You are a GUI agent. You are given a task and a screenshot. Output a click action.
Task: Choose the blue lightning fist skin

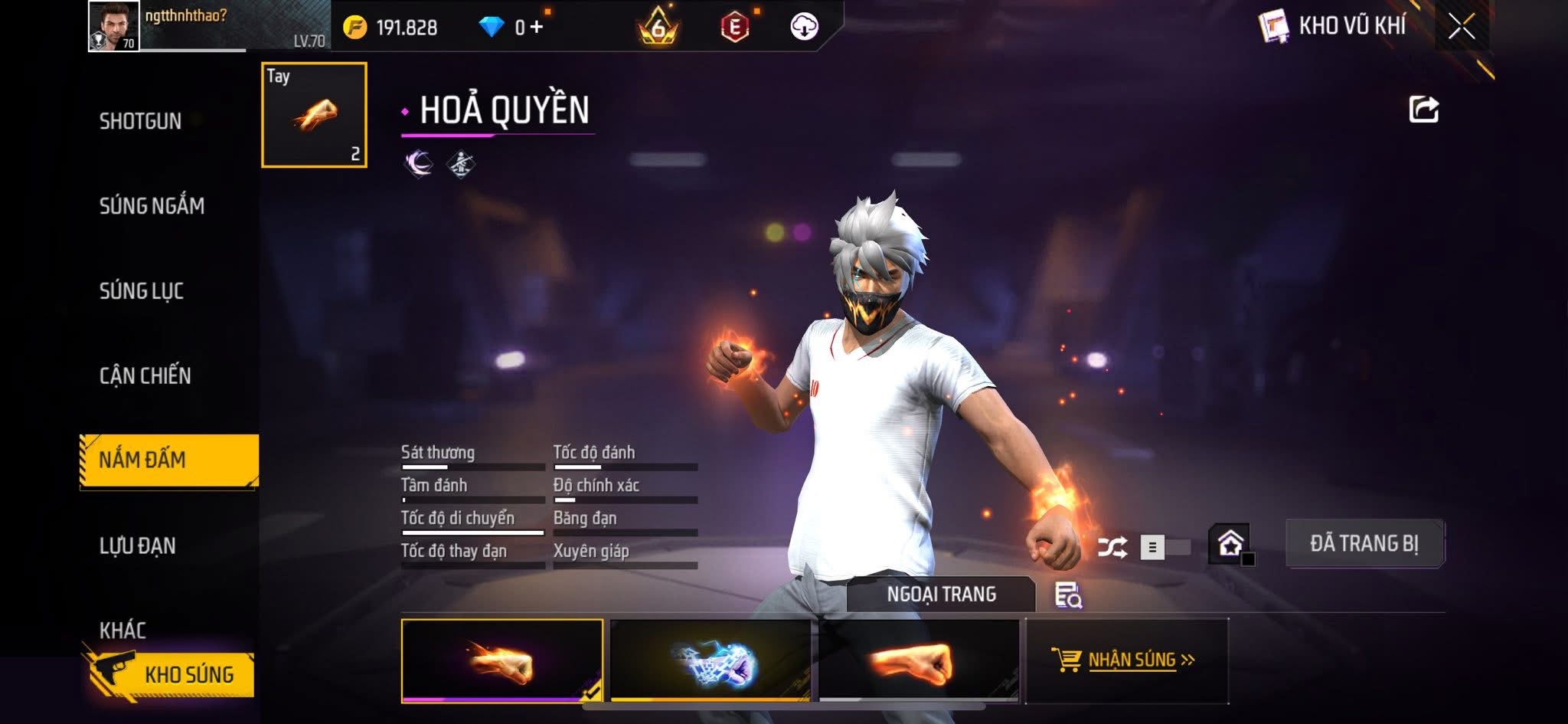click(710, 660)
